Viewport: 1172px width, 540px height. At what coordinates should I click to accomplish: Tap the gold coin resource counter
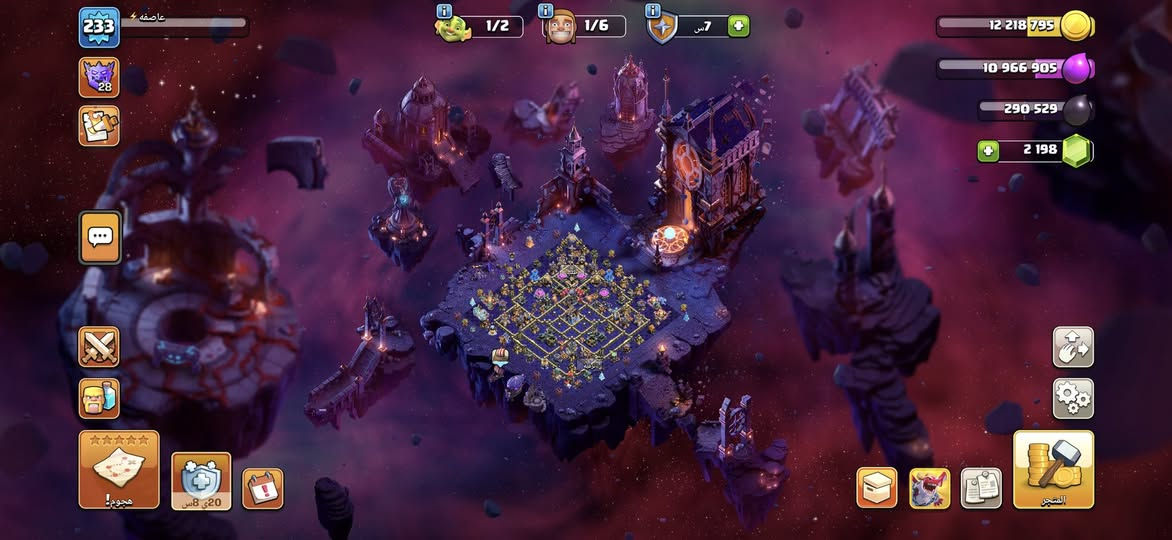pyautogui.click(x=1015, y=25)
